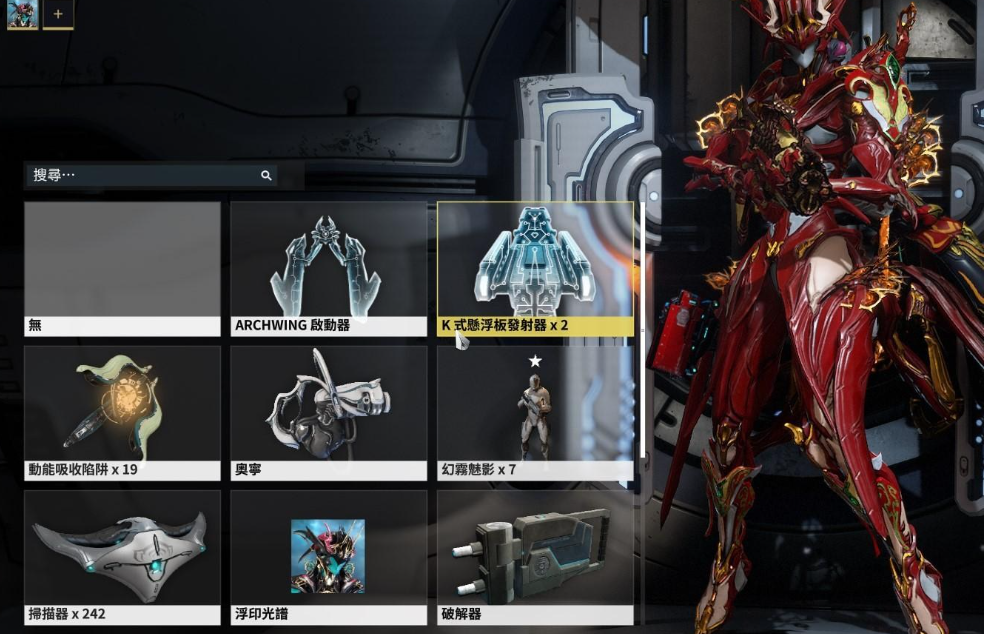Click the magnifying glass search icon
984x634 pixels.
pyautogui.click(x=266, y=175)
